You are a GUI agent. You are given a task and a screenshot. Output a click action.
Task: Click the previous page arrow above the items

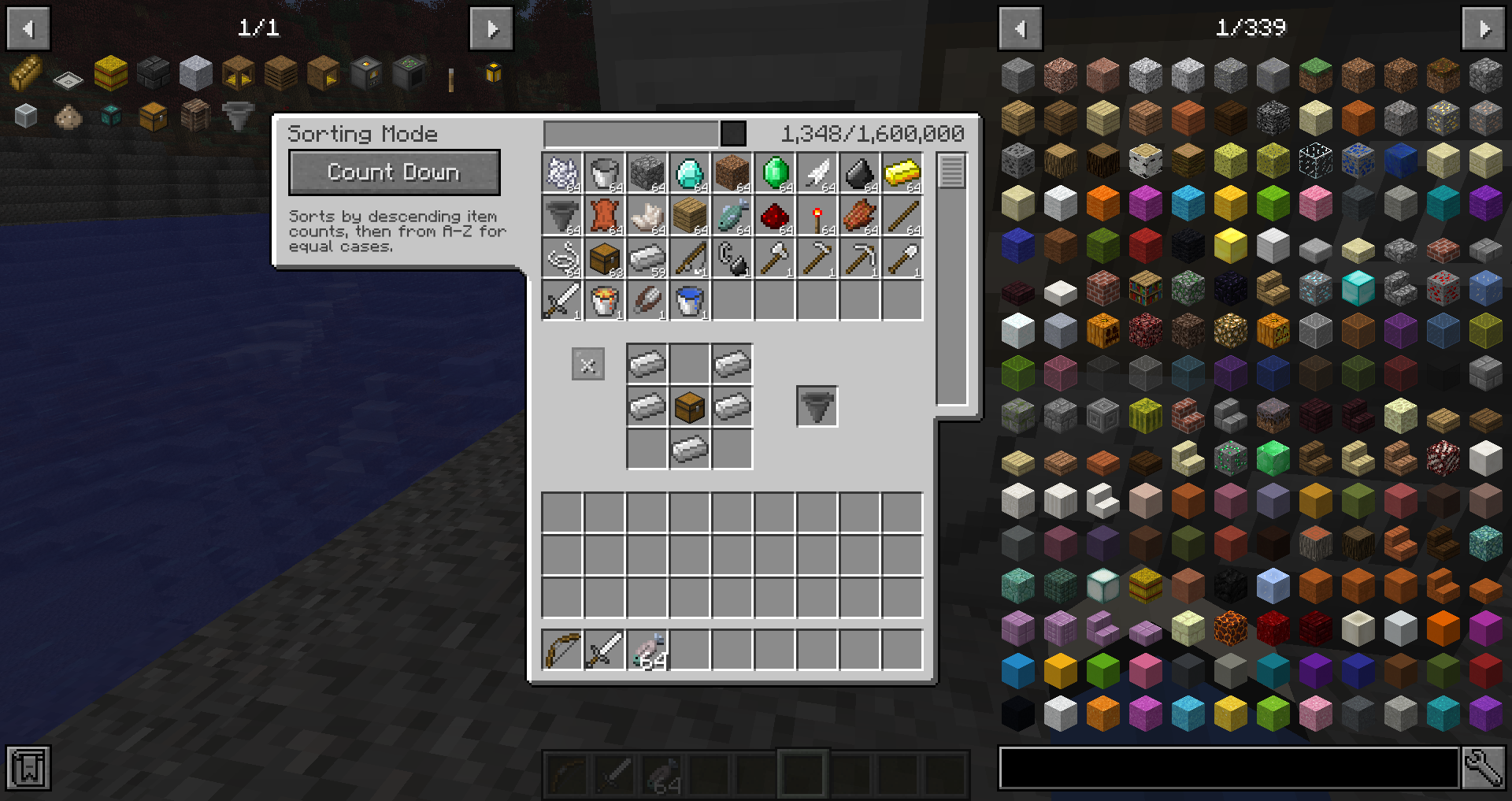pyautogui.click(x=1020, y=28)
